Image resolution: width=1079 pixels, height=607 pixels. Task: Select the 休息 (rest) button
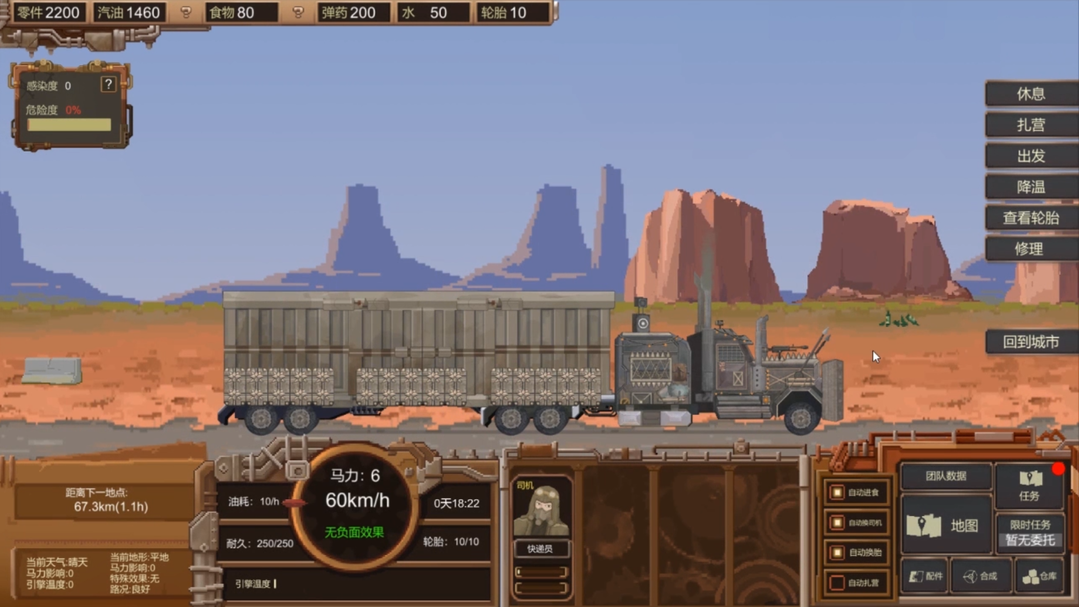point(1030,94)
